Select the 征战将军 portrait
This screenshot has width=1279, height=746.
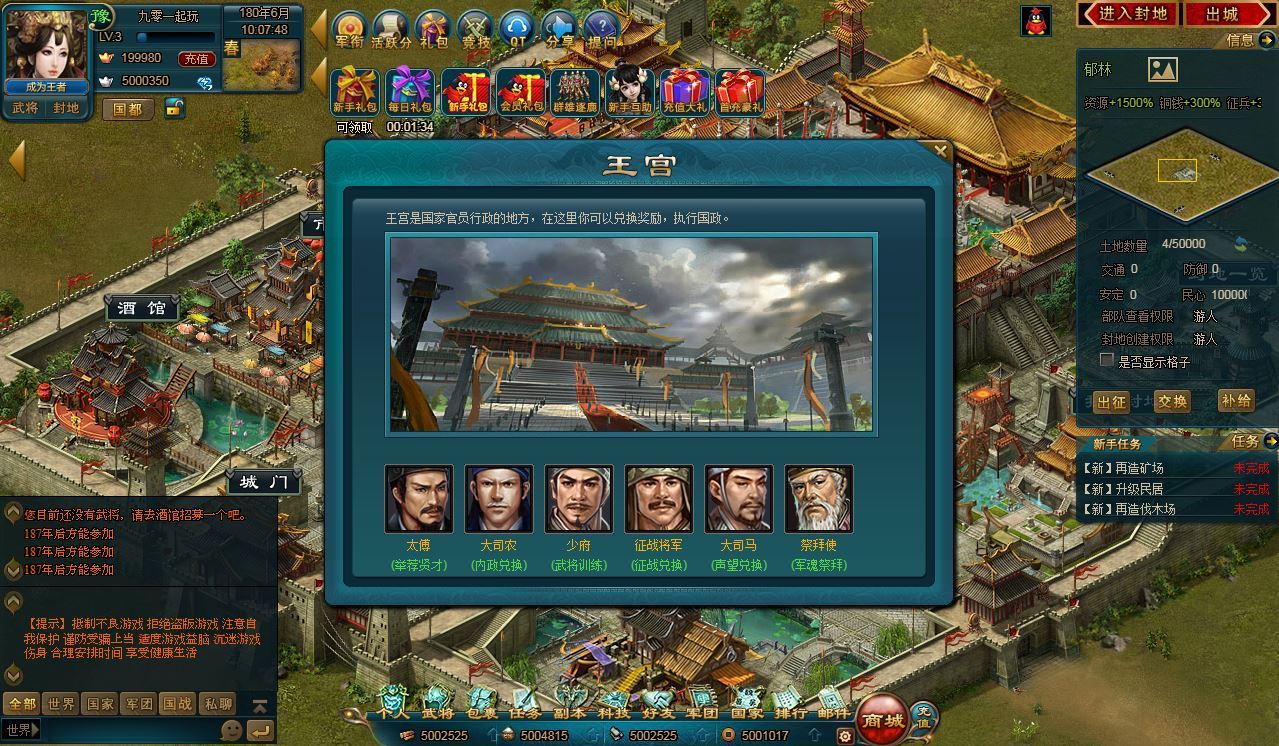[x=658, y=499]
